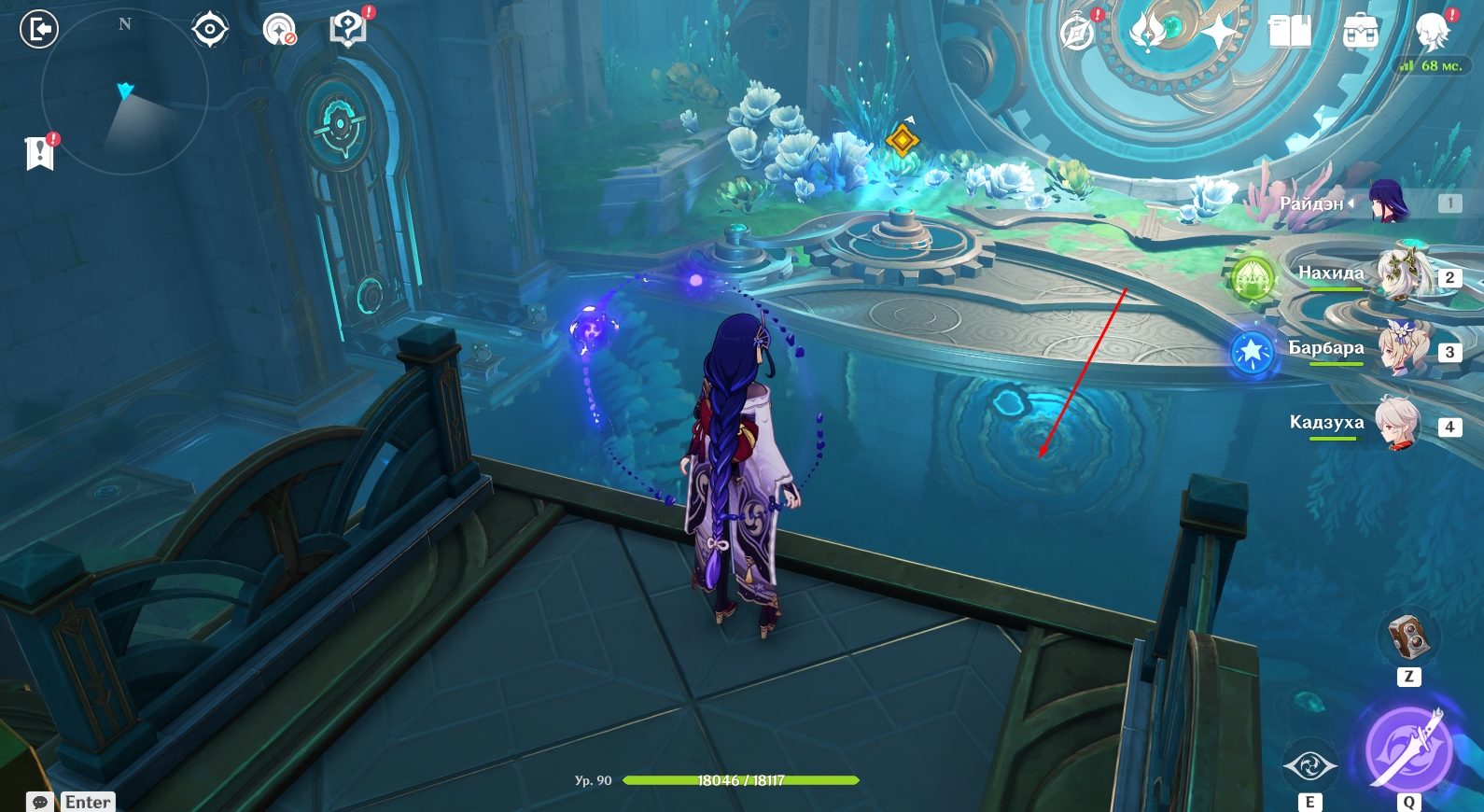Toggle the eye view icon
The width and height of the screenshot is (1484, 812).
tap(210, 30)
